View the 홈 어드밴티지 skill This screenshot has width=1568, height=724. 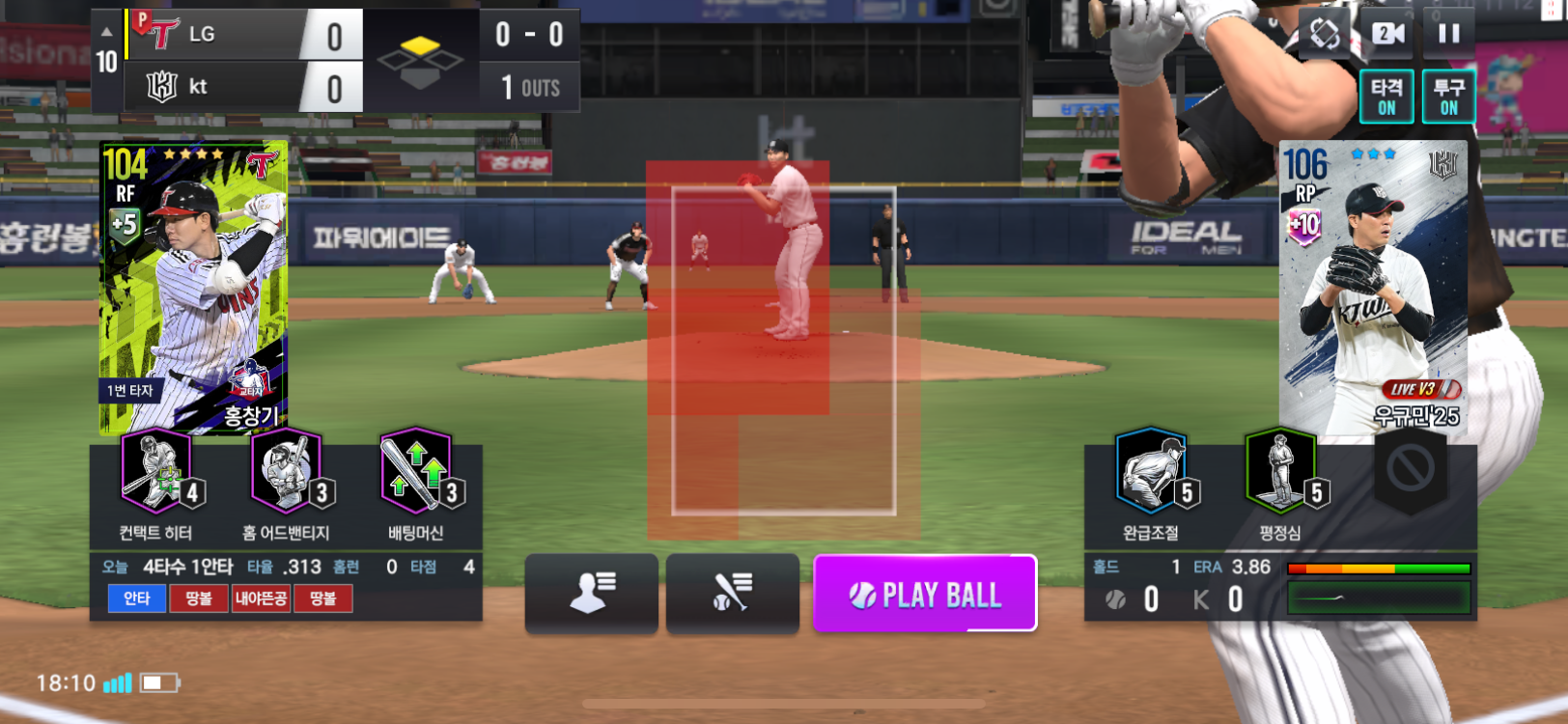coord(286,473)
